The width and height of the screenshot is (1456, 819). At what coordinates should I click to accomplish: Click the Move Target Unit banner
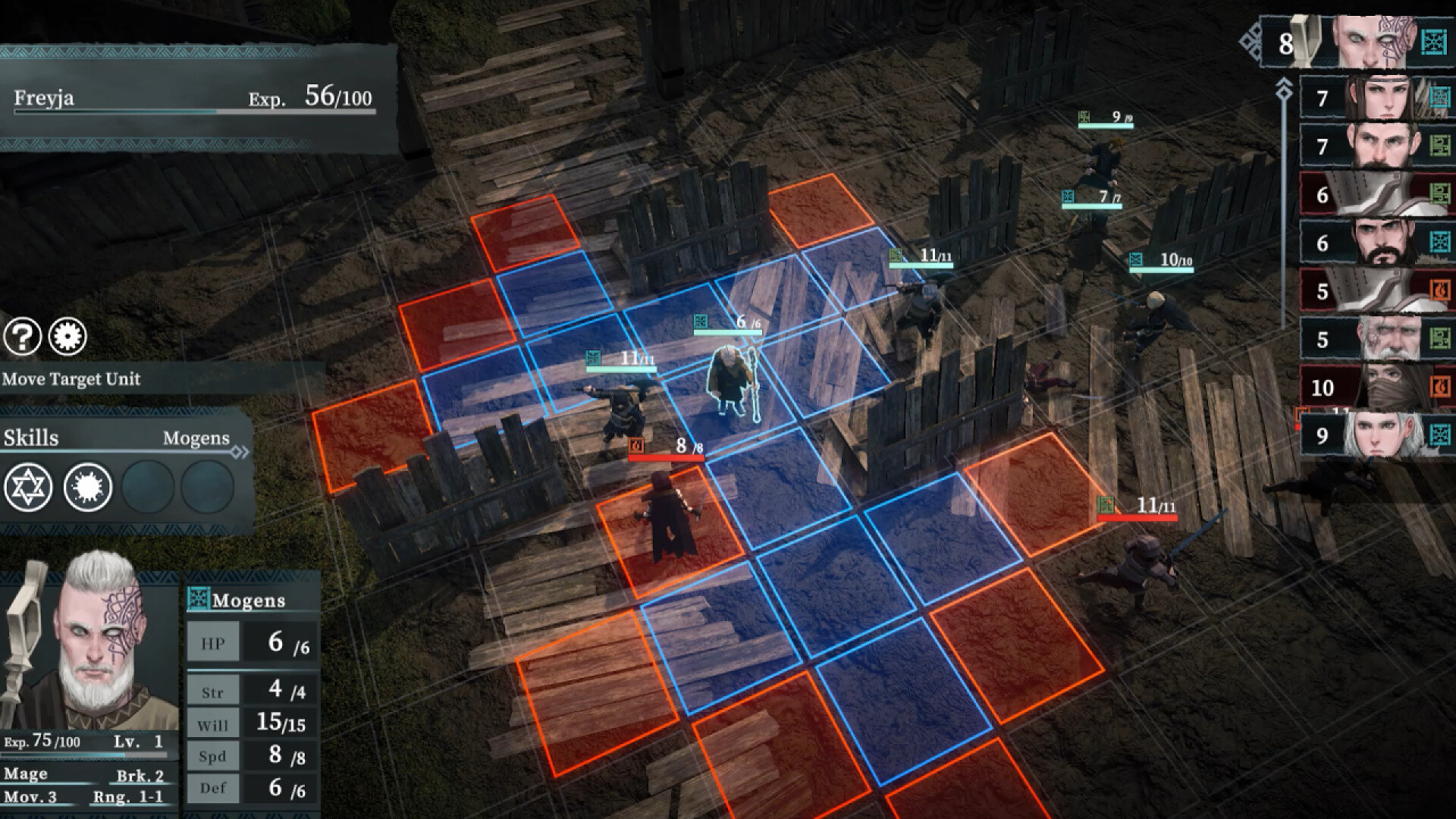72,378
